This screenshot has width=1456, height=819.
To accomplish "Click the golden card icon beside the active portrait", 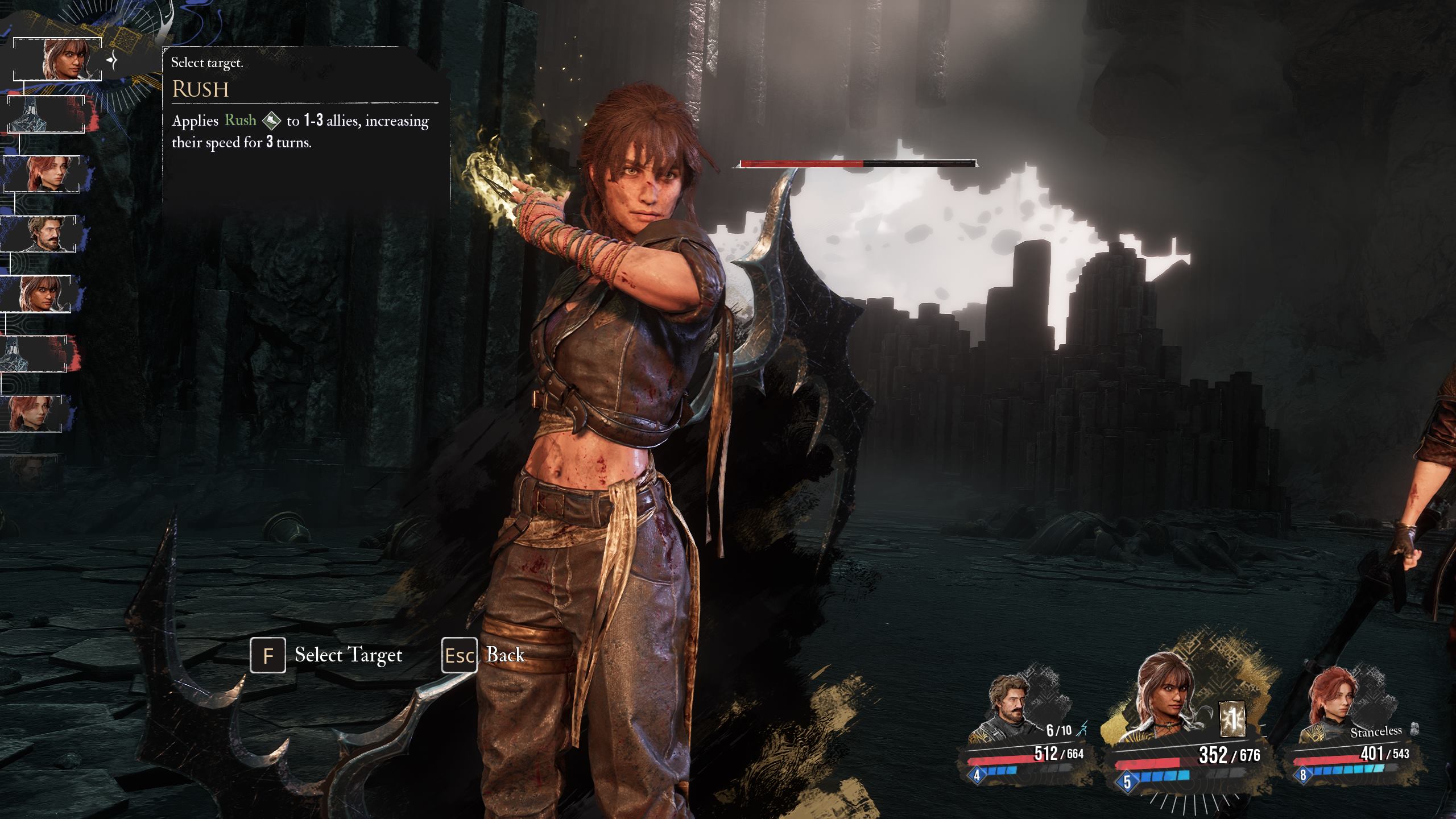I will point(1232,719).
